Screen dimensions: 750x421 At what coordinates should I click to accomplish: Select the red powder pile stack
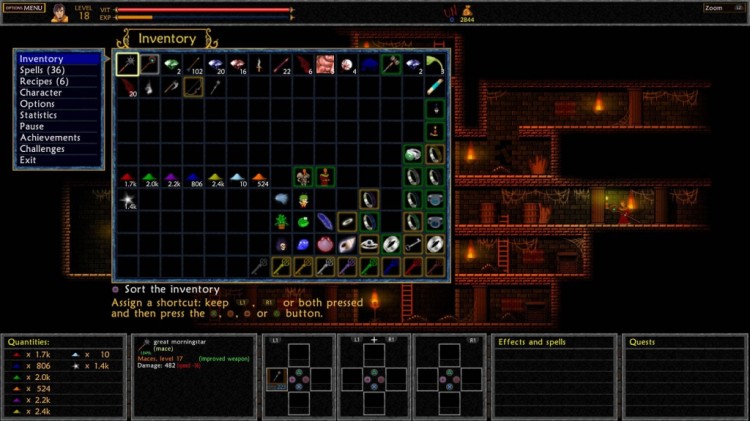[128, 178]
